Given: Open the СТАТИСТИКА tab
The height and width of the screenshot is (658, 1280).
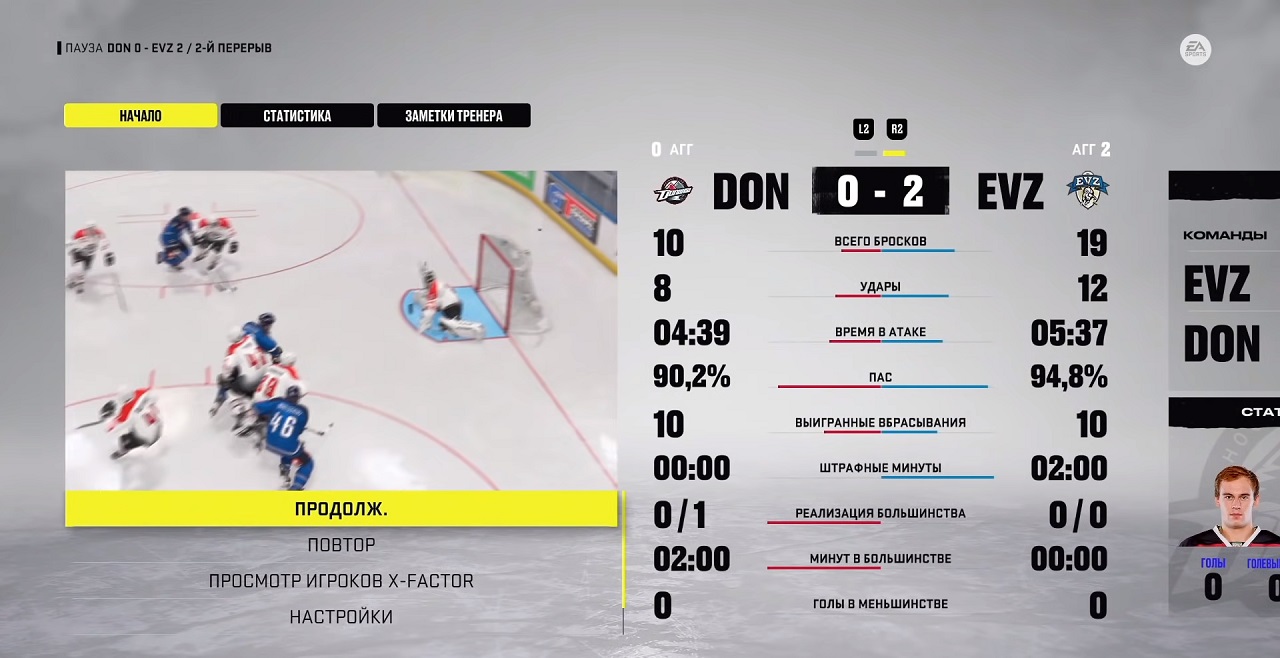Looking at the screenshot, I should click(x=297, y=116).
